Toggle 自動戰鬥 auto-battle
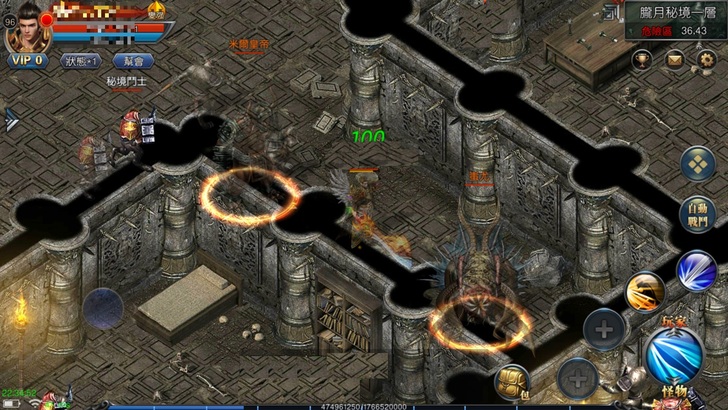 click(698, 216)
